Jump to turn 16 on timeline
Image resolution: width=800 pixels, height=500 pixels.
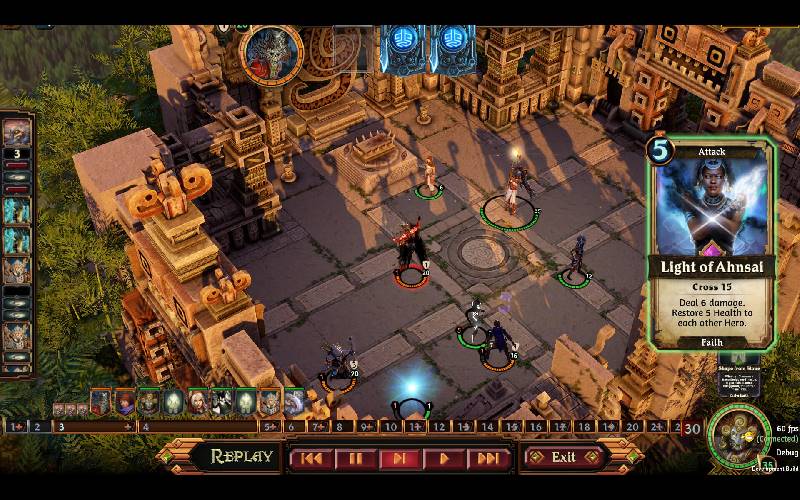click(536, 426)
